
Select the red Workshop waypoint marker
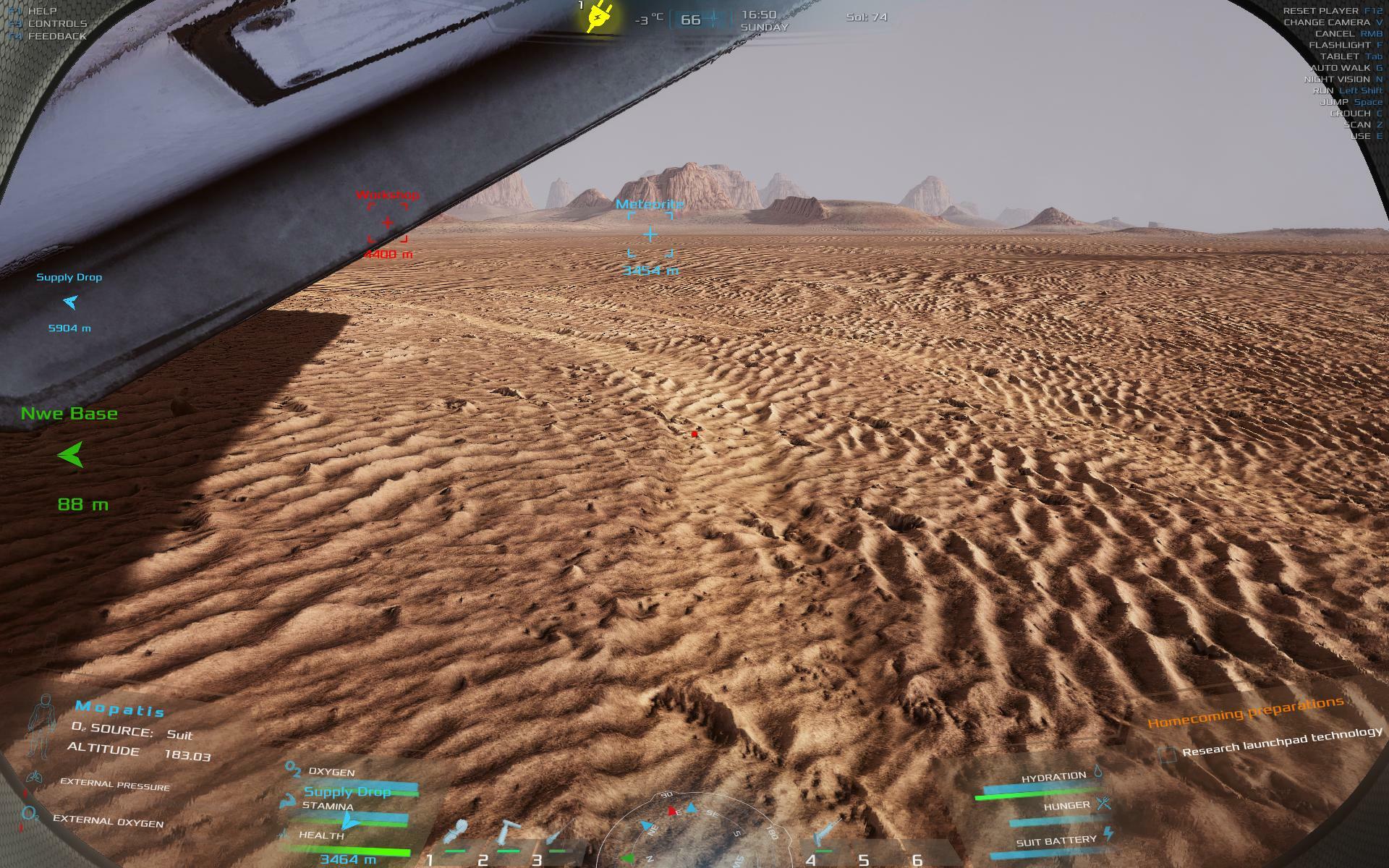(388, 223)
